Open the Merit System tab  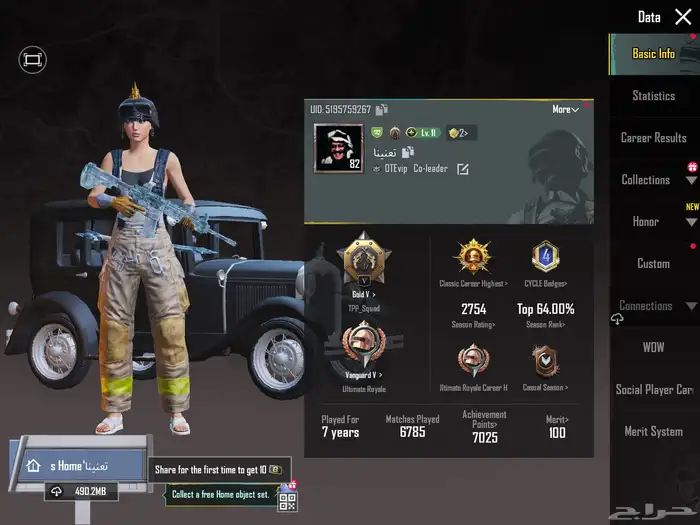tap(653, 432)
